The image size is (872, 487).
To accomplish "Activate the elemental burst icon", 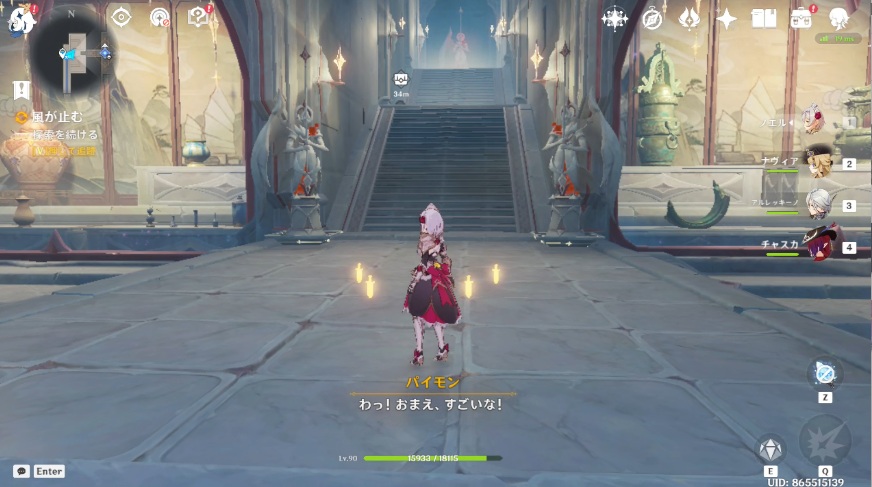I will (825, 441).
